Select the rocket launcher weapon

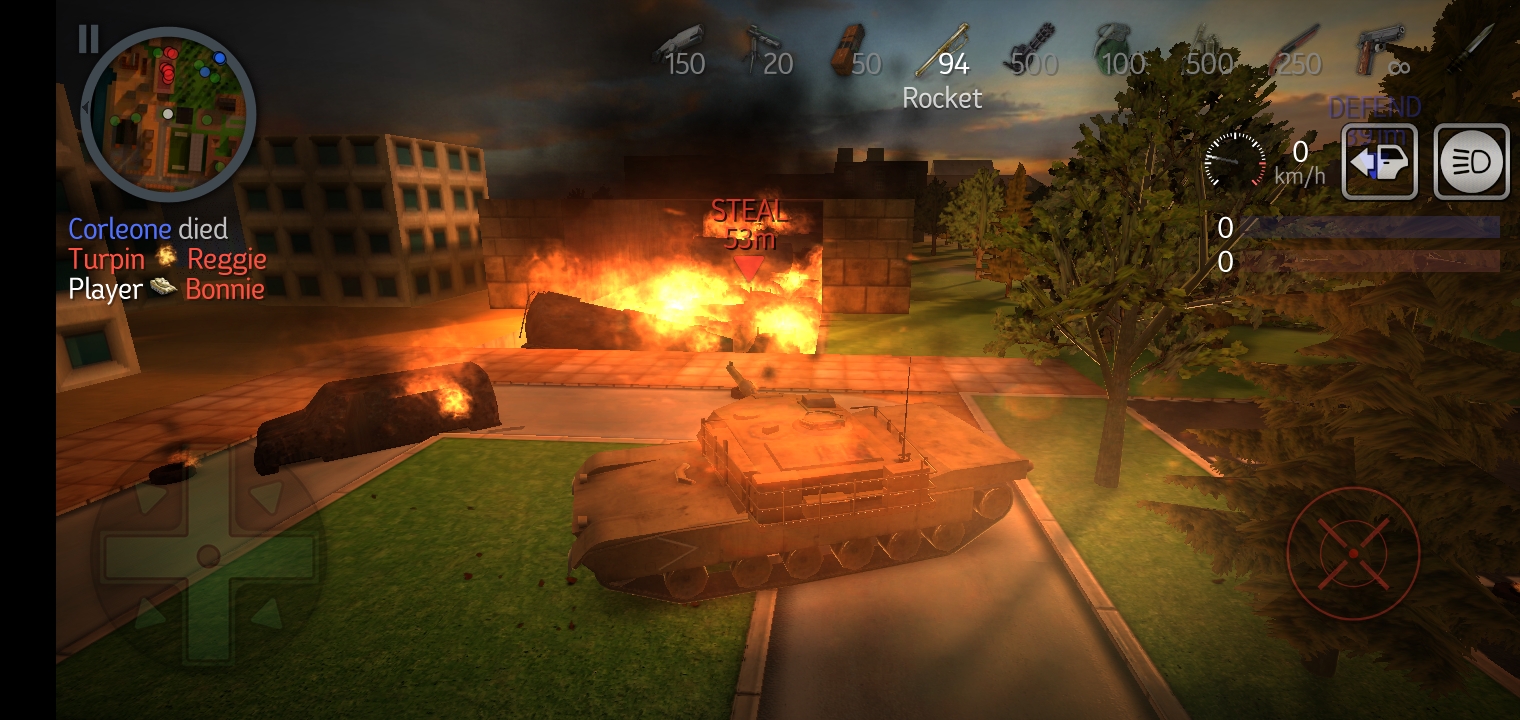point(943,52)
